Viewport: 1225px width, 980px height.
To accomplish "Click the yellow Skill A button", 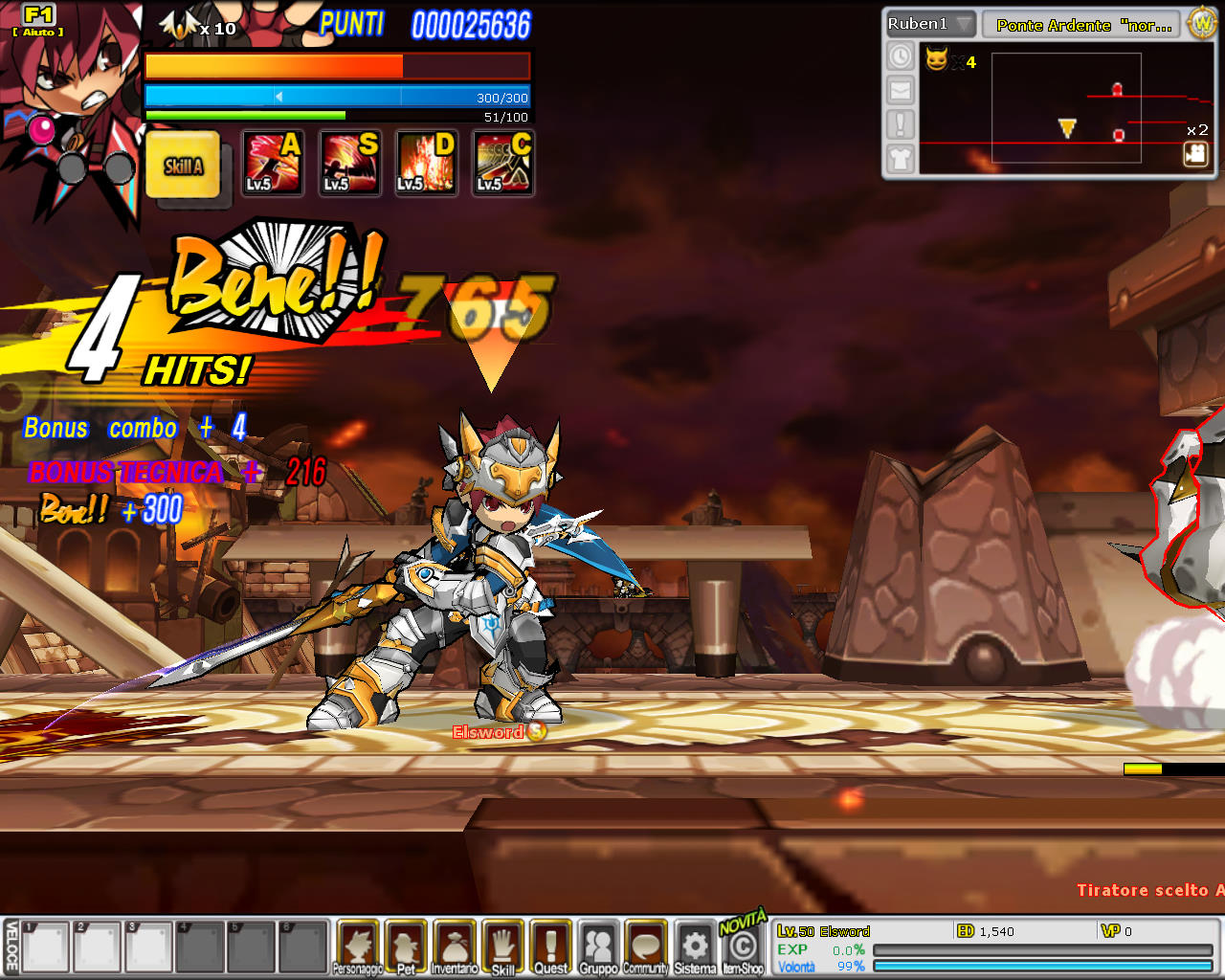I will (183, 165).
